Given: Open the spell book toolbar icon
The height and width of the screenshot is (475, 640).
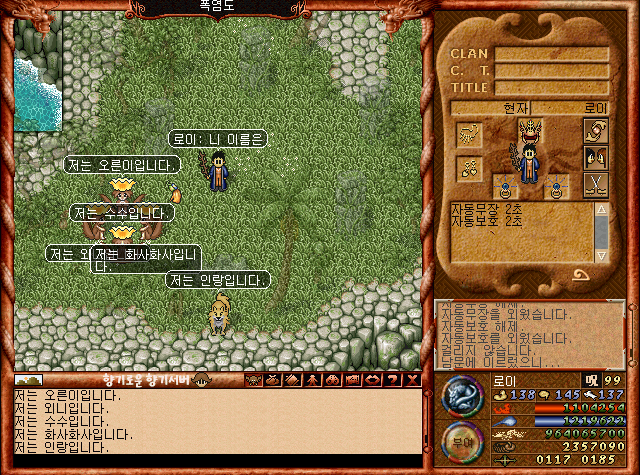Looking at the screenshot, I should [291, 380].
